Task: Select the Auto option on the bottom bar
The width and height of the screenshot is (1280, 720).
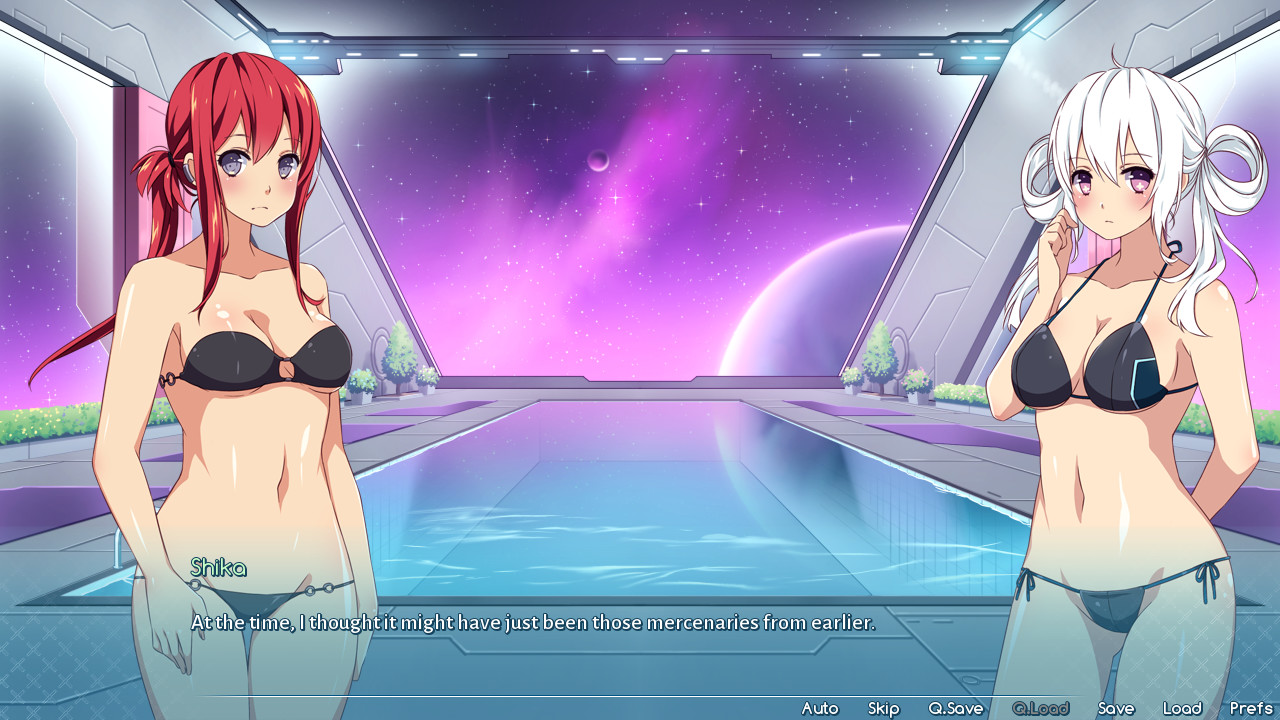Action: tap(822, 707)
